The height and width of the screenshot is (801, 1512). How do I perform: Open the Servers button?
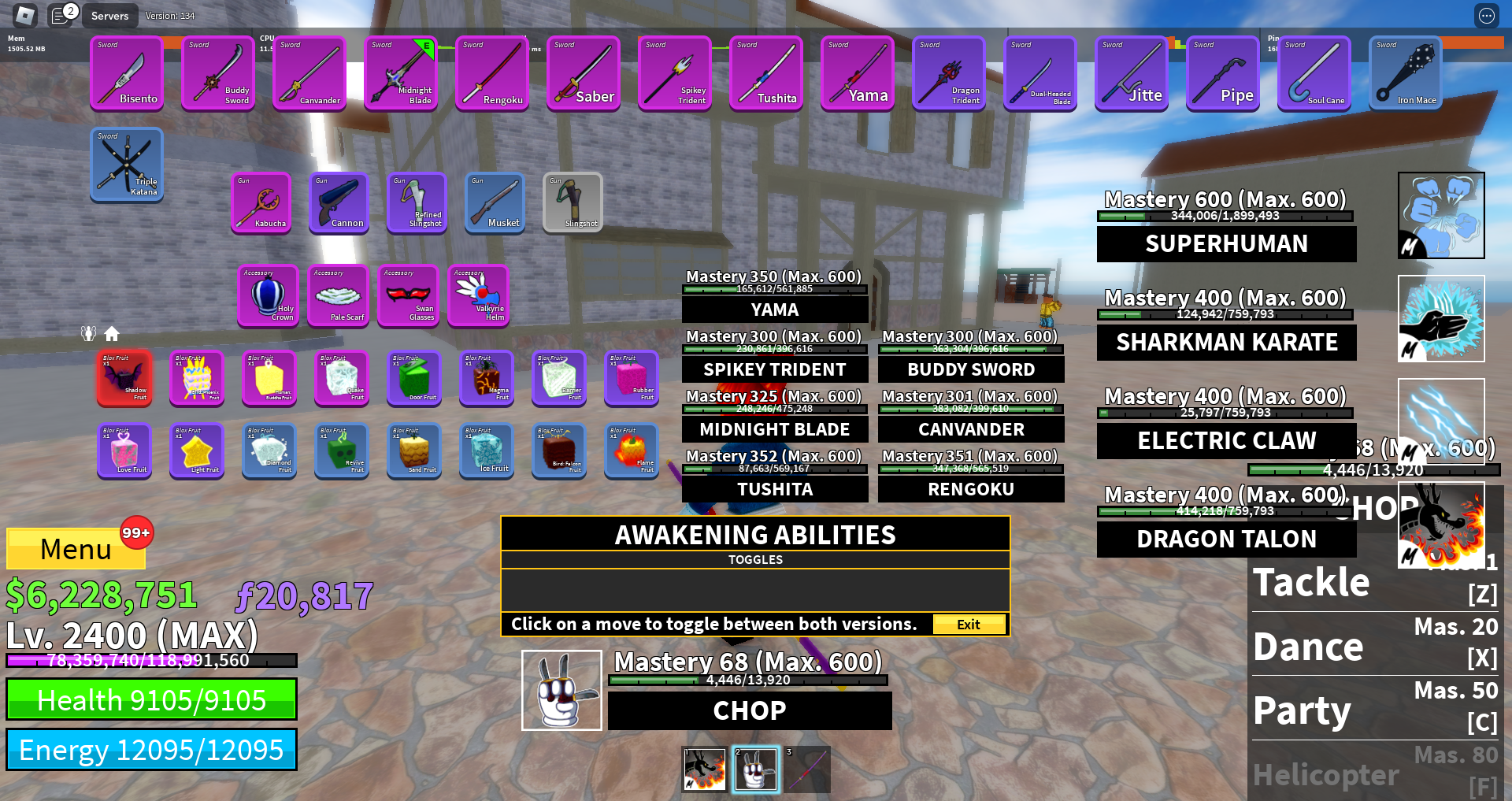109,16
